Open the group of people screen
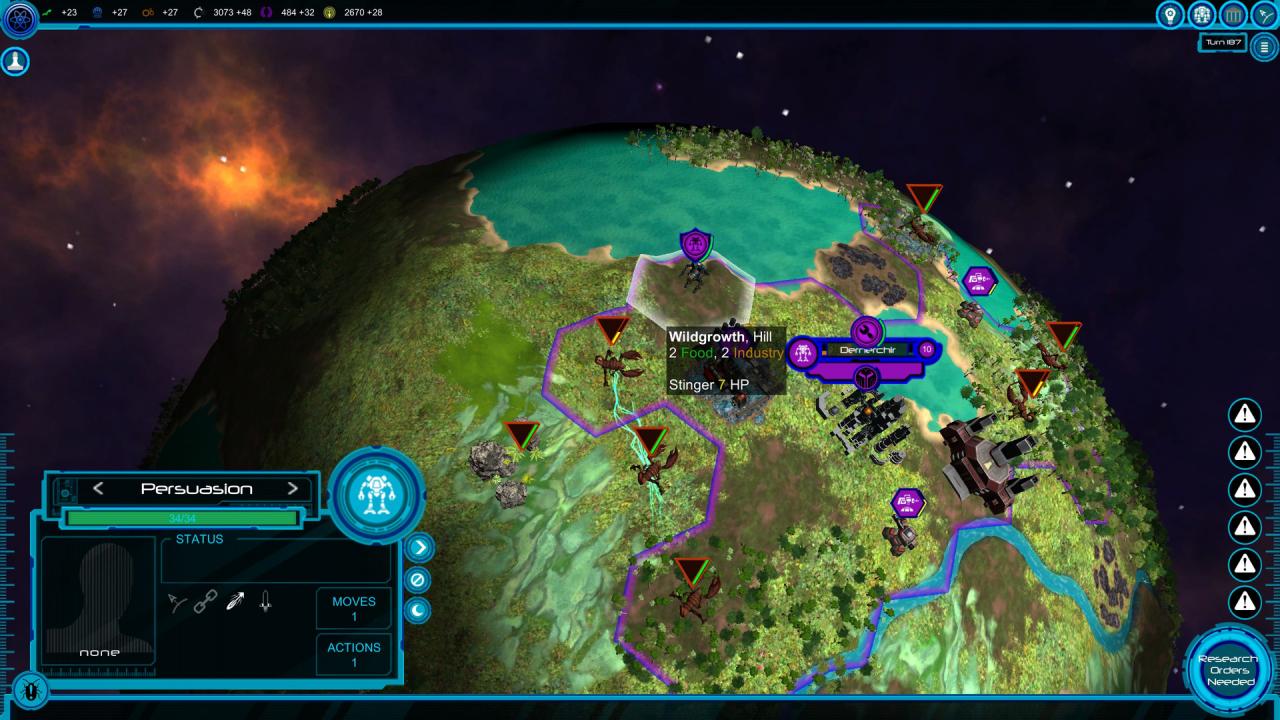Viewport: 1280px width, 720px height. click(x=1202, y=15)
